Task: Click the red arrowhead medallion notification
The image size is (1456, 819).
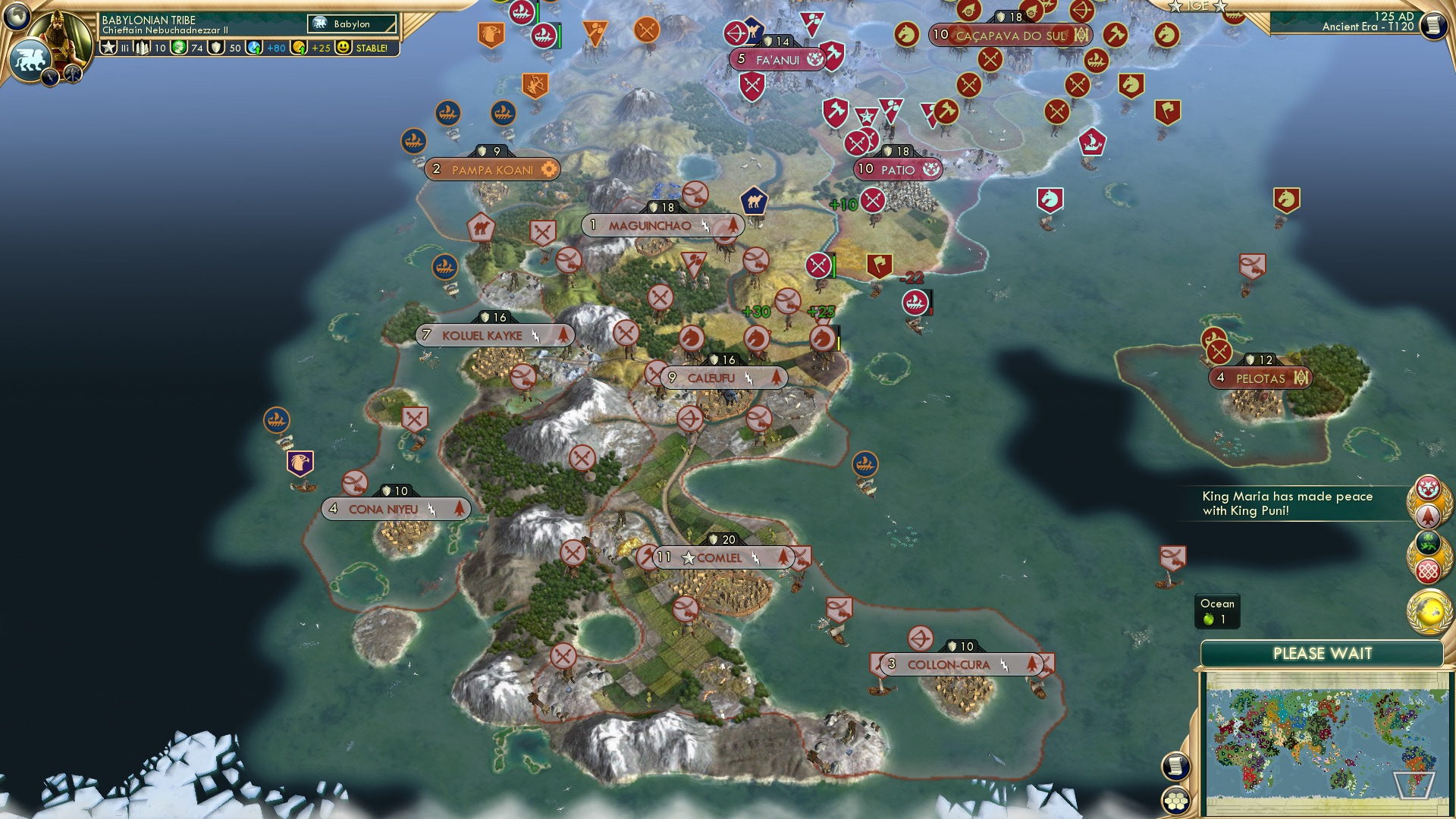Action: 1429,514
